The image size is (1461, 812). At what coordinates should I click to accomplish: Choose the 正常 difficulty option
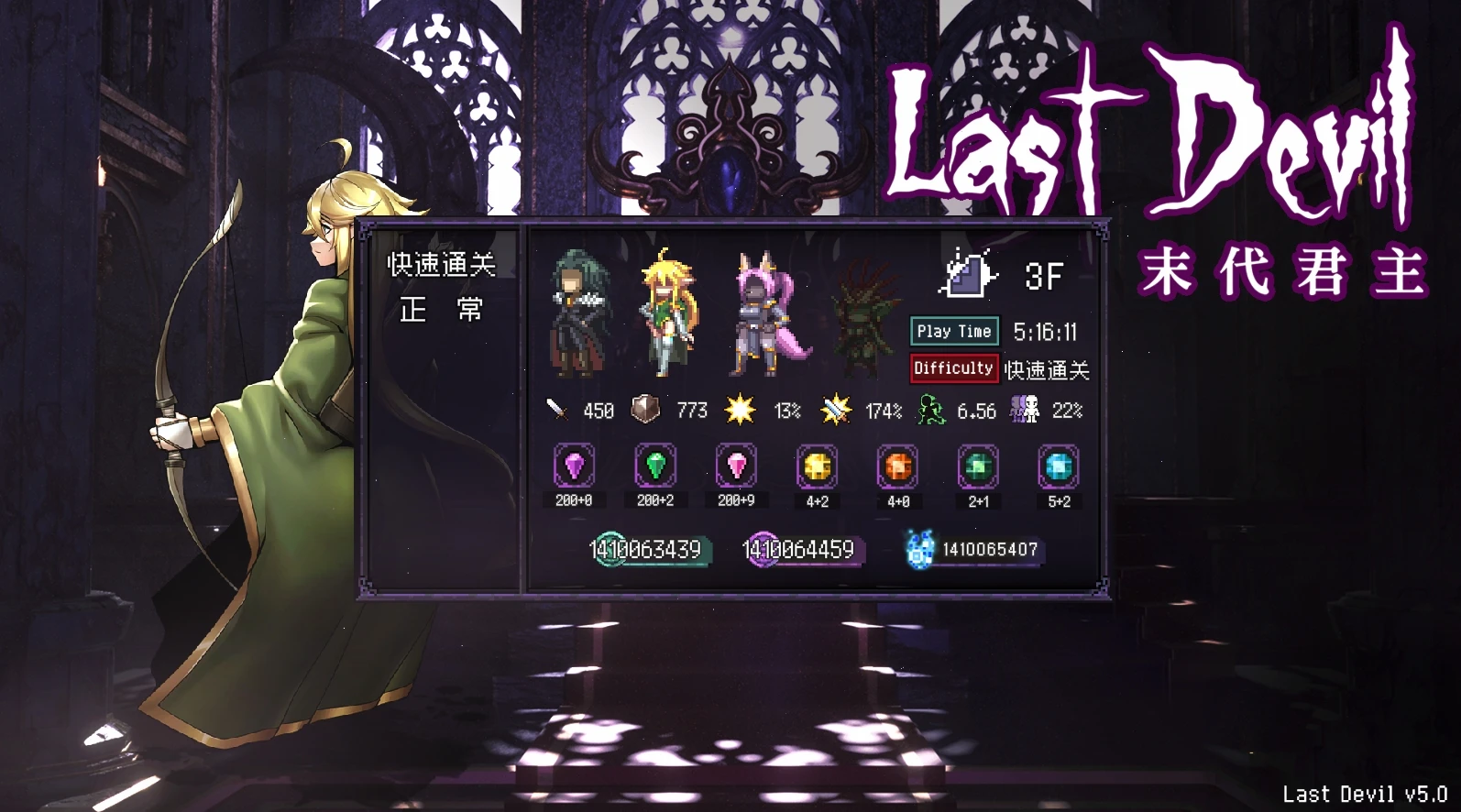pos(441,310)
